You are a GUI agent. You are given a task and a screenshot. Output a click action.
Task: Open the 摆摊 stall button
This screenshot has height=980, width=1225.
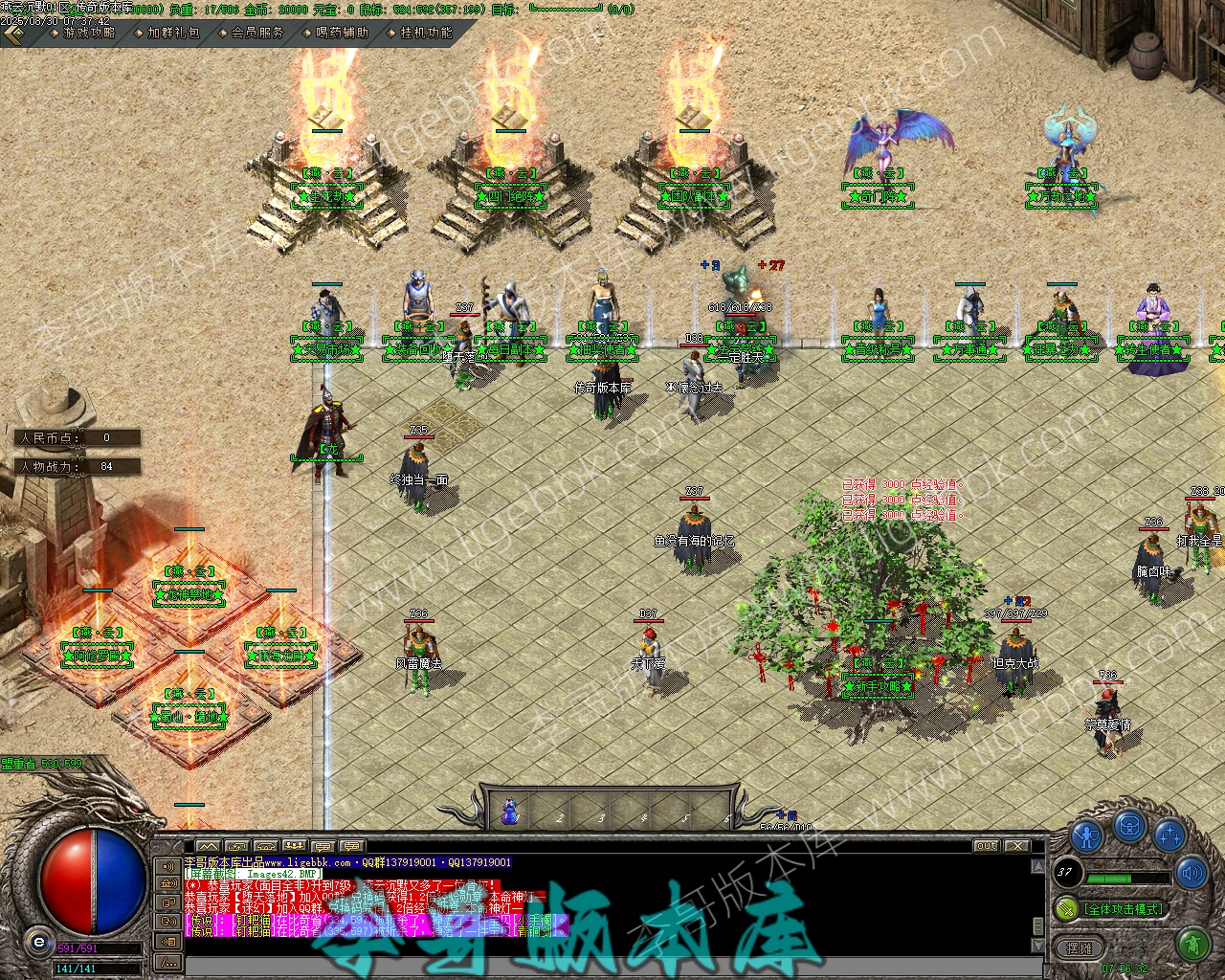(x=1079, y=947)
